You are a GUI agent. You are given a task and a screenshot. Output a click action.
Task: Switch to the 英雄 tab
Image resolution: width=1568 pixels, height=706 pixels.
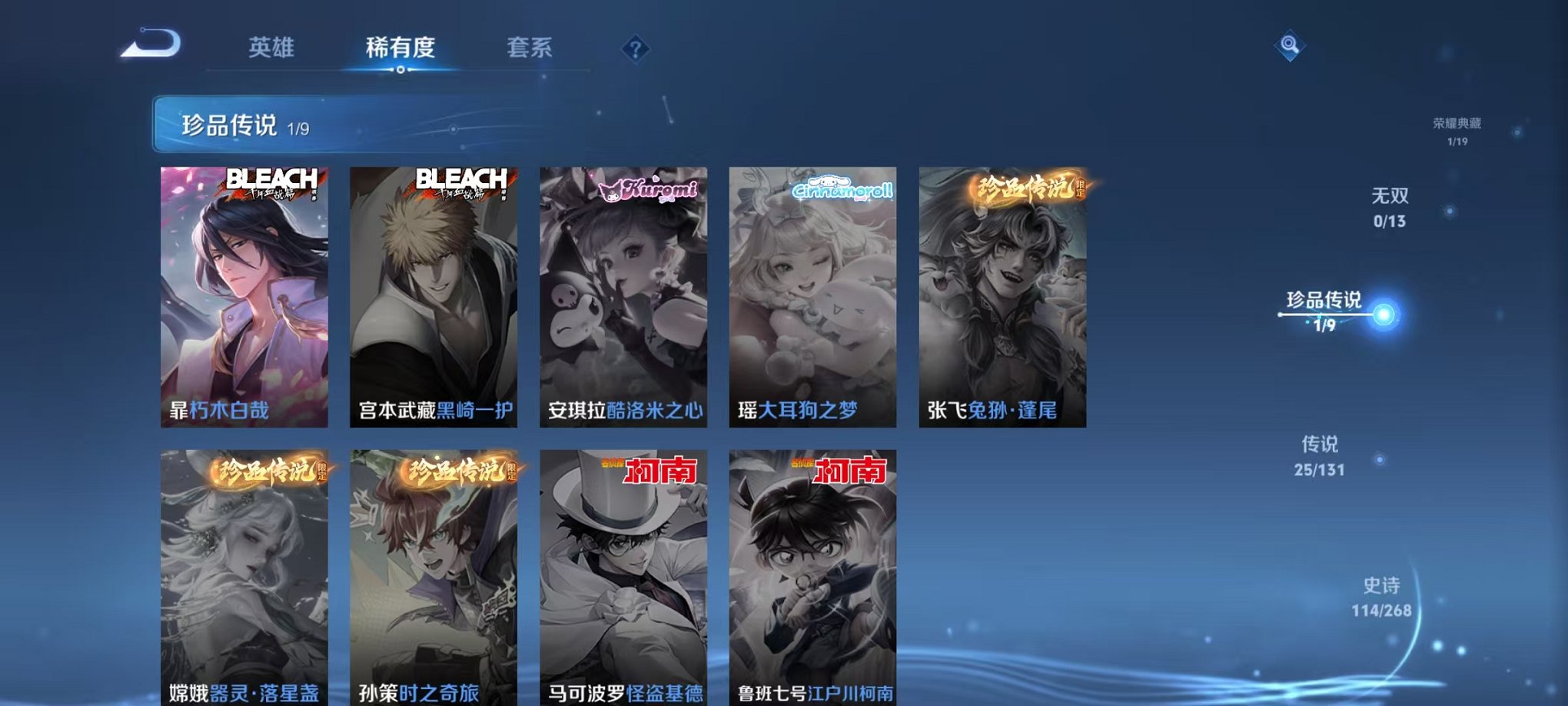point(273,48)
